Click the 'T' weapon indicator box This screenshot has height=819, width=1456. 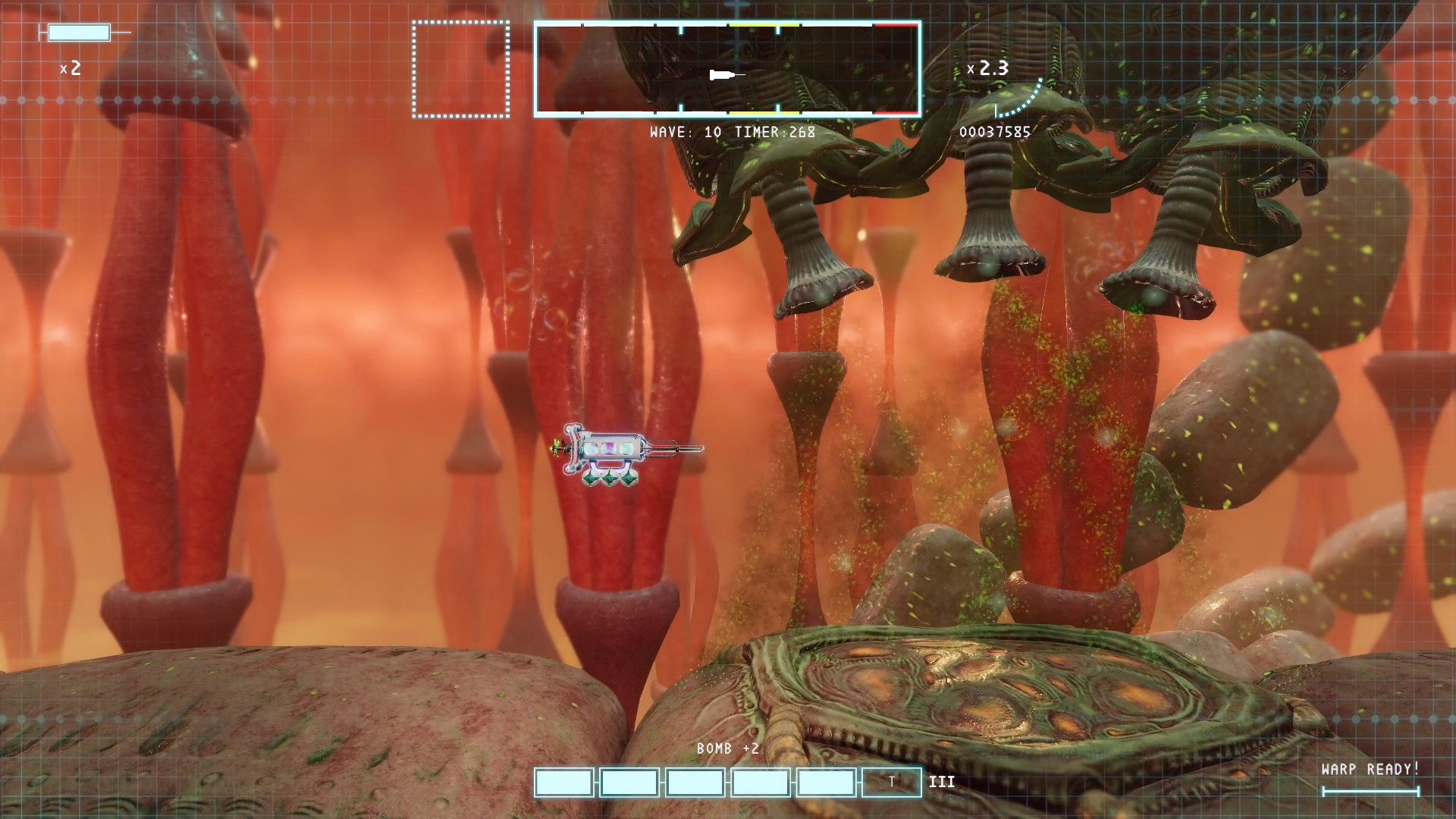point(891,783)
